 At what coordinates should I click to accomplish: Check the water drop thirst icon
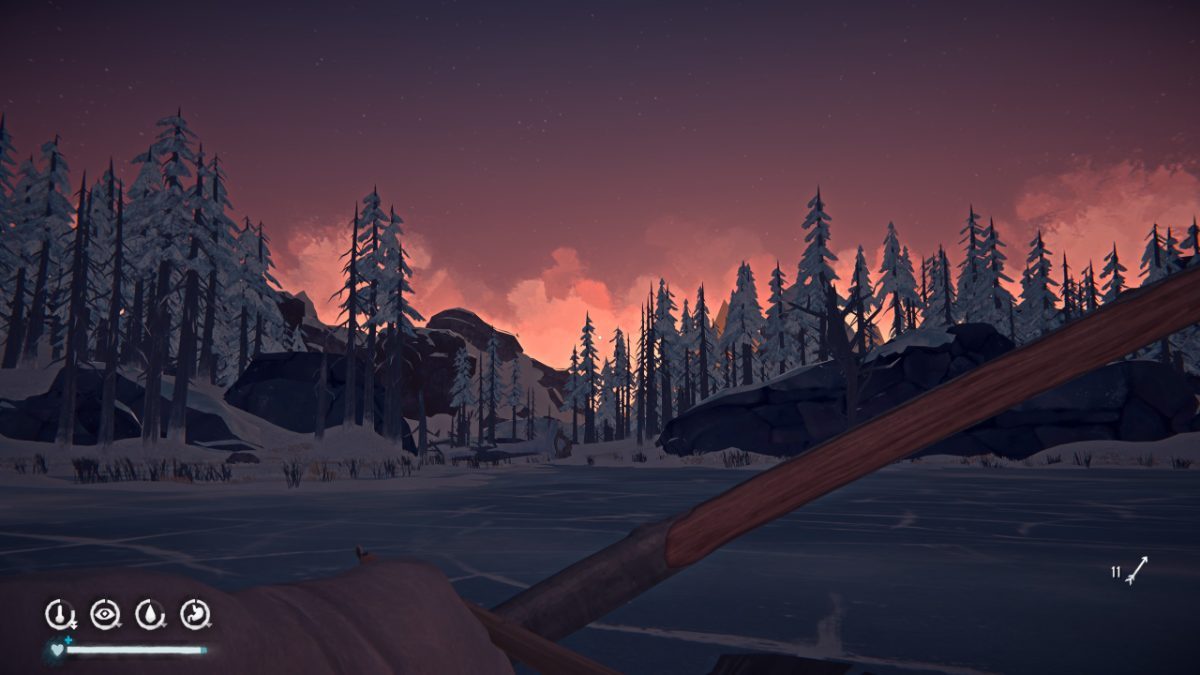pos(150,614)
